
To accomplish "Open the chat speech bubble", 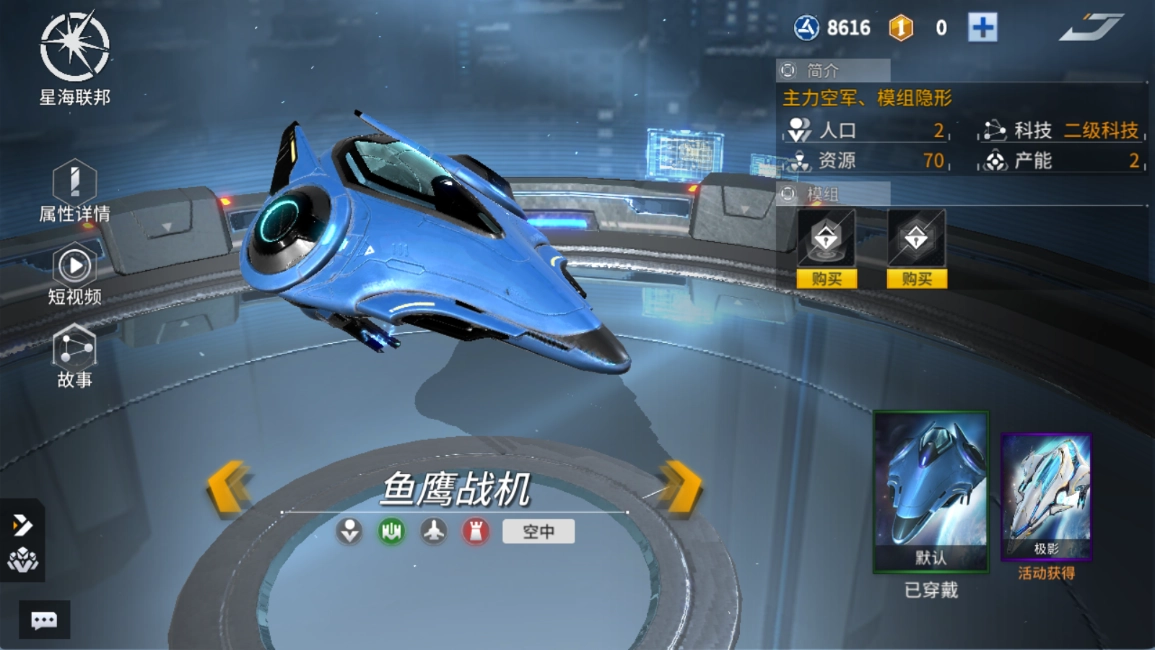I will 44,620.
